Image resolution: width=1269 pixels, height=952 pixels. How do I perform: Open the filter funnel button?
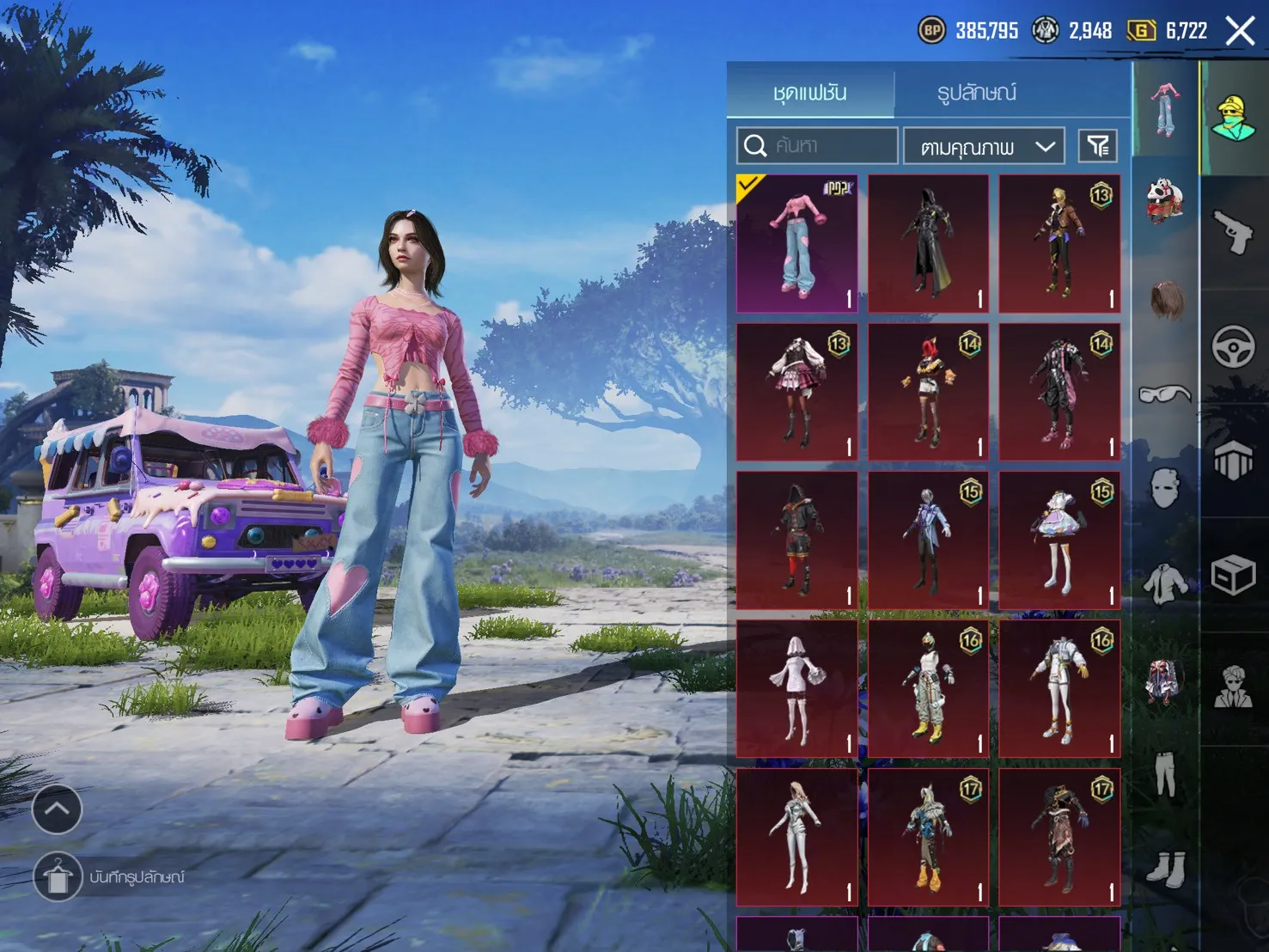[1097, 146]
